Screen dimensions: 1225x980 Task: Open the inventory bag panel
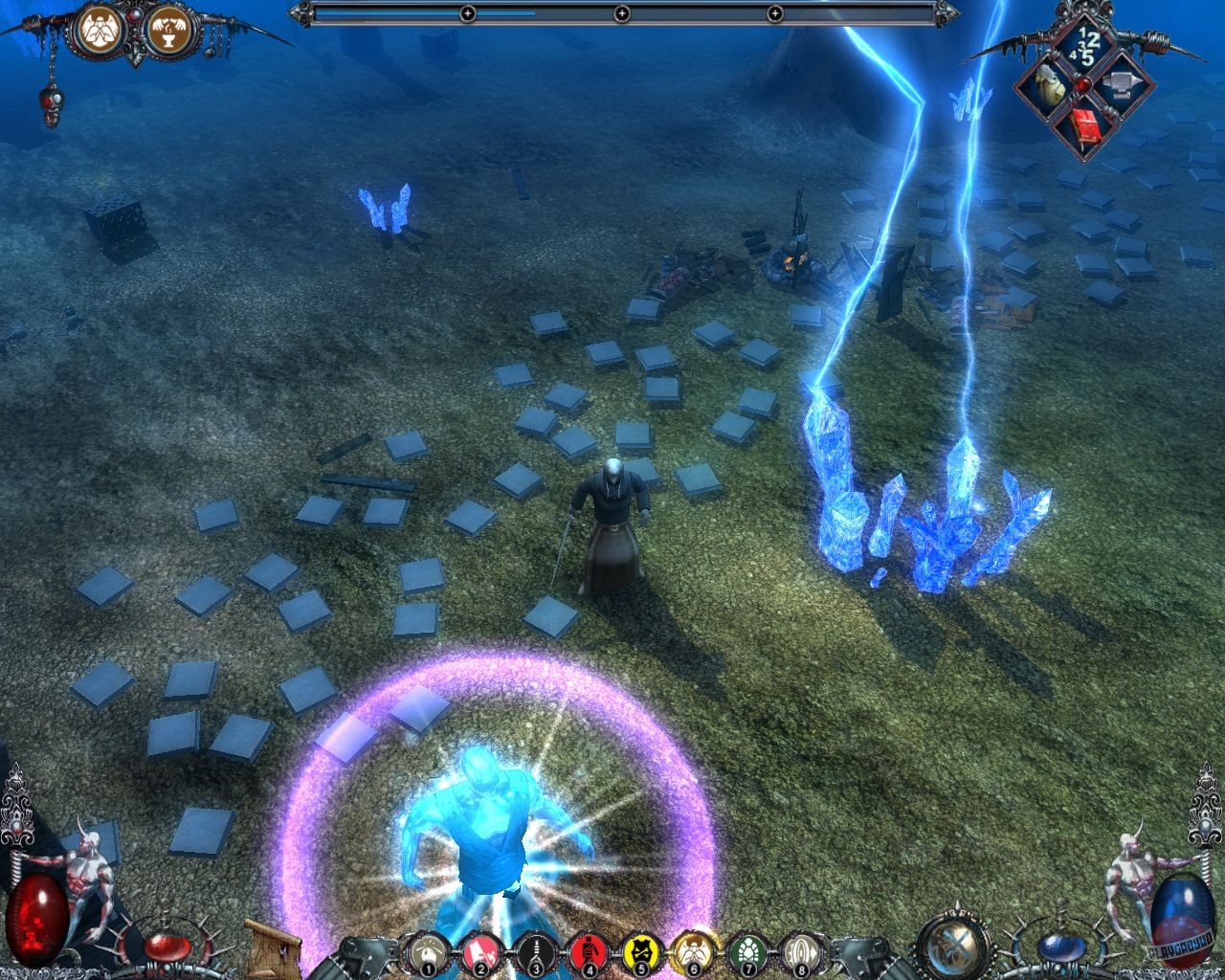coord(1047,84)
